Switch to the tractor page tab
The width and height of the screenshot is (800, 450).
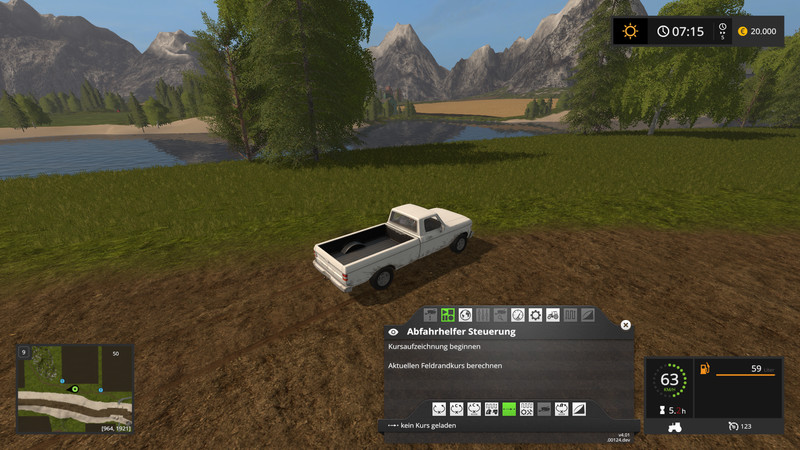pos(552,315)
